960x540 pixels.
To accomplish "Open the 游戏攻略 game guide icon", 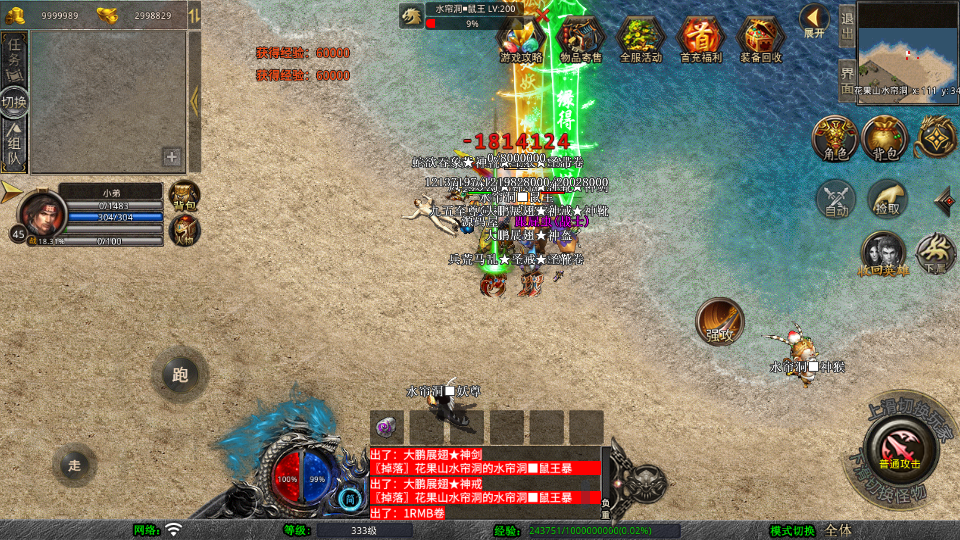I will pos(521,38).
